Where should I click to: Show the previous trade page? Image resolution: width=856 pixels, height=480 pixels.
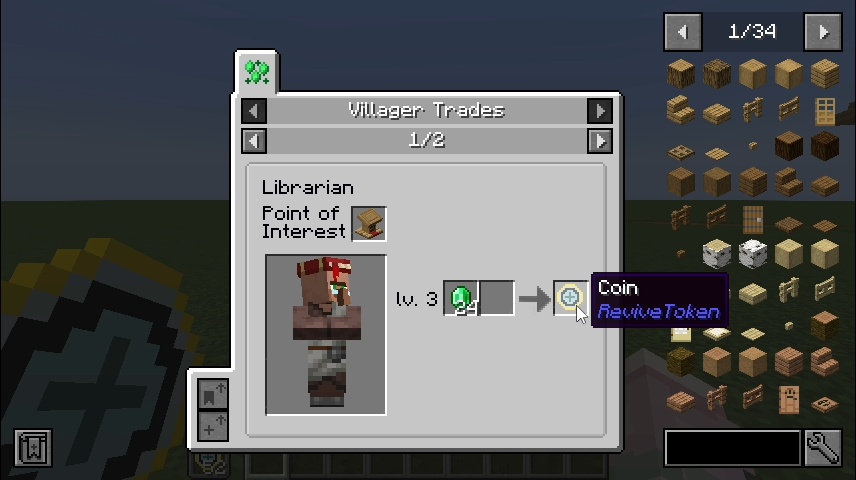(x=254, y=140)
